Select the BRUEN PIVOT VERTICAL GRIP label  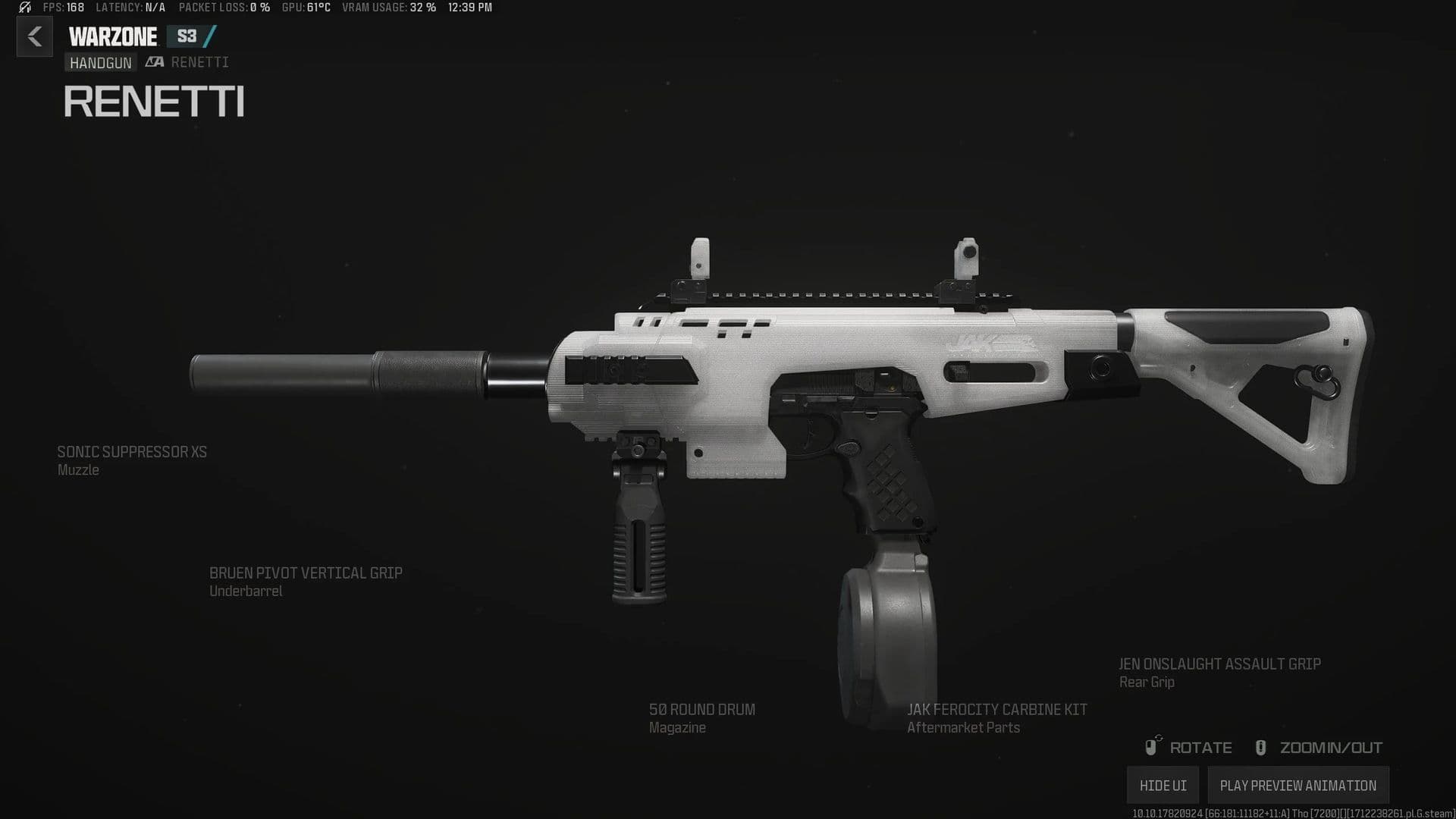(306, 573)
